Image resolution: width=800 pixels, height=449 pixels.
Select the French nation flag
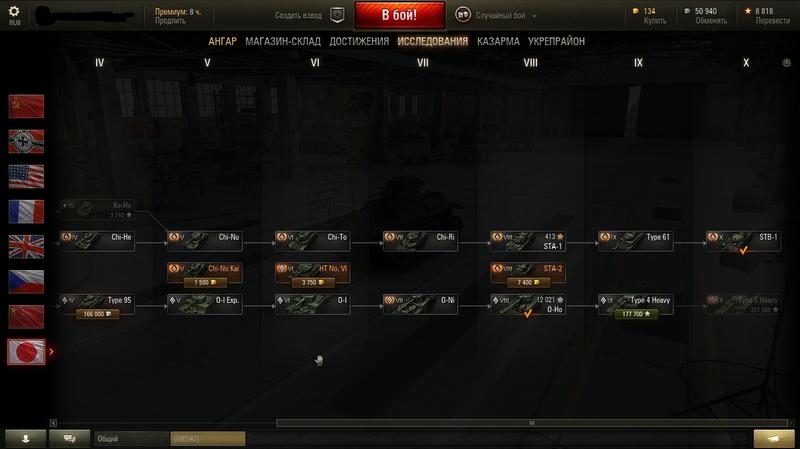[x=27, y=211]
